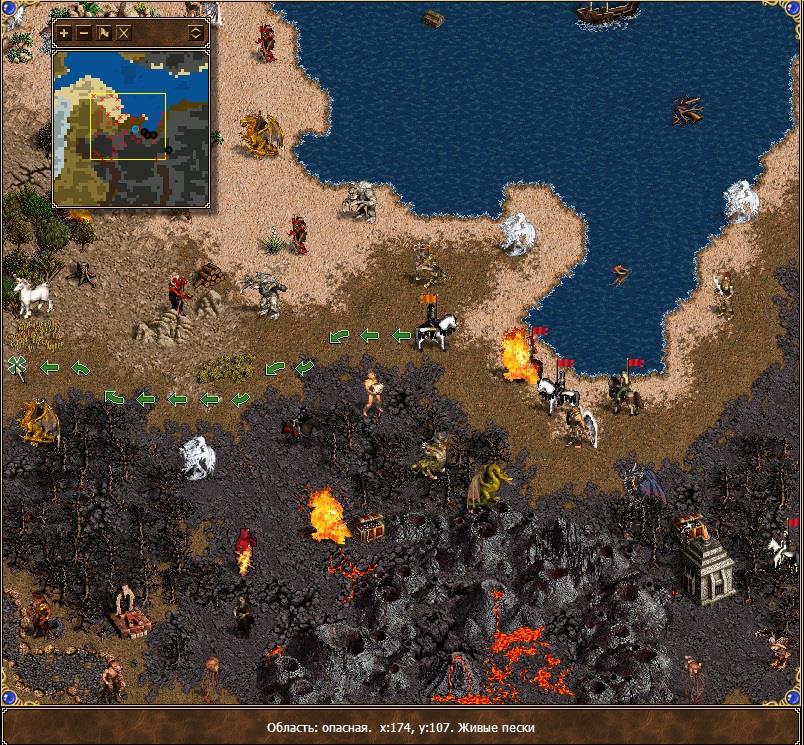This screenshot has height=745, width=804.
Task: Close the minimap with the X button
Action: pos(124,33)
